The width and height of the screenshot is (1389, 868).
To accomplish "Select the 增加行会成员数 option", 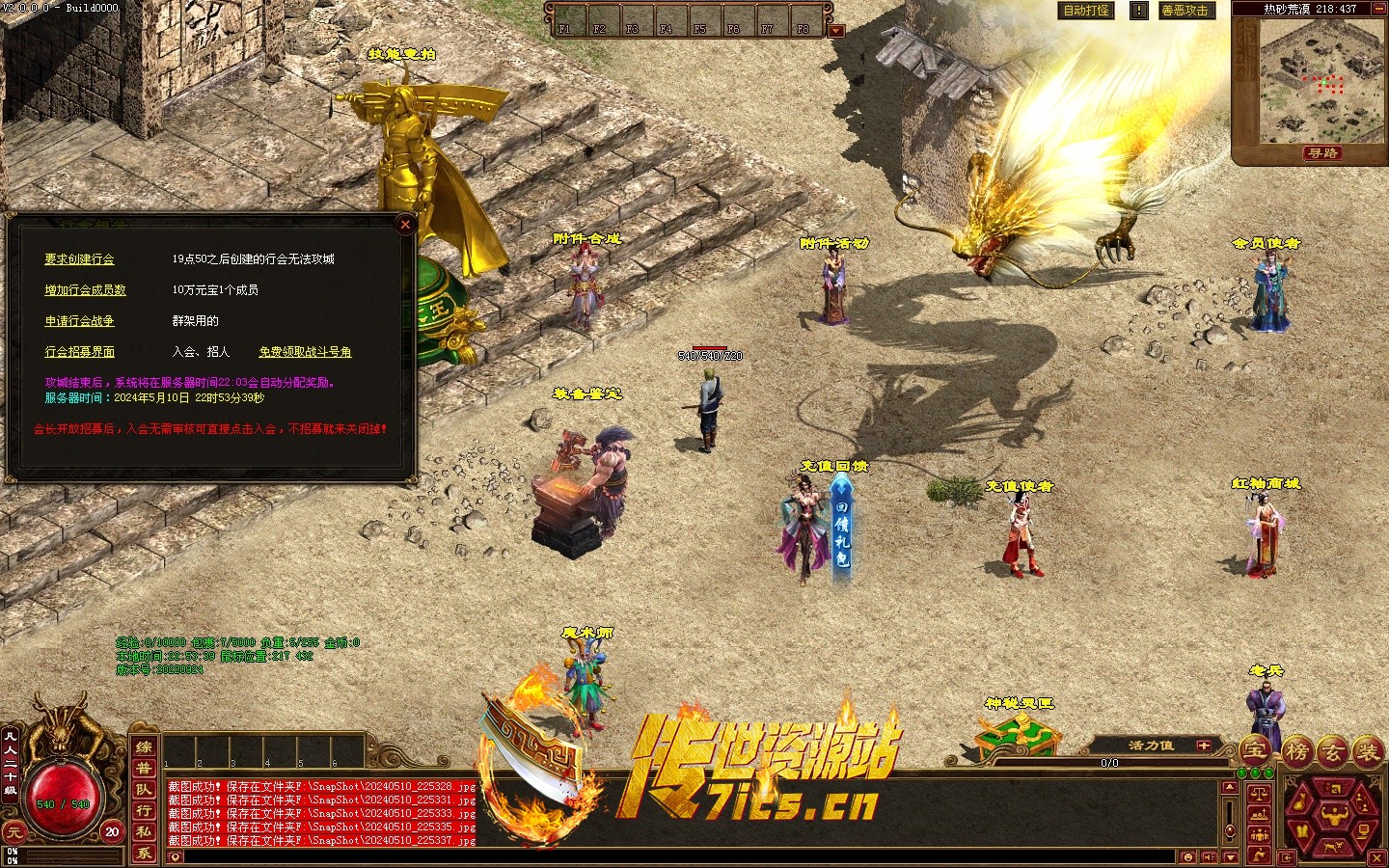I will (x=85, y=290).
